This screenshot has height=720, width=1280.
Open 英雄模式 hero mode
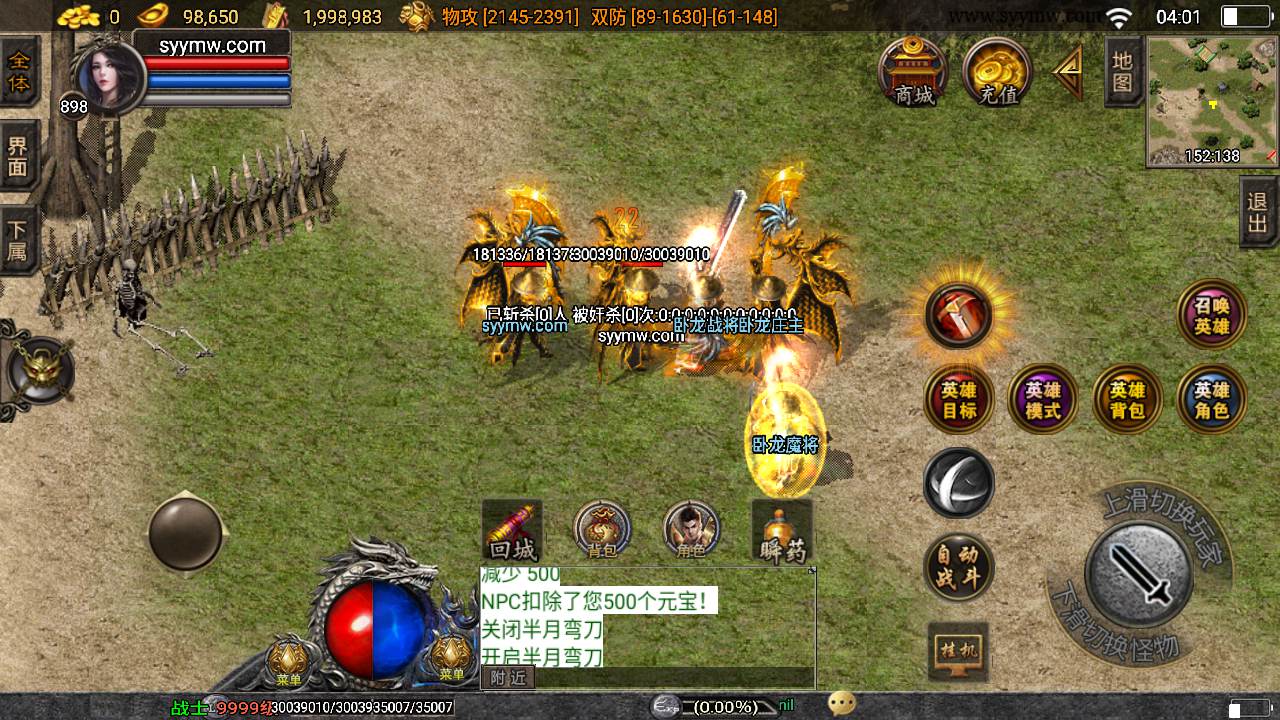(1043, 399)
